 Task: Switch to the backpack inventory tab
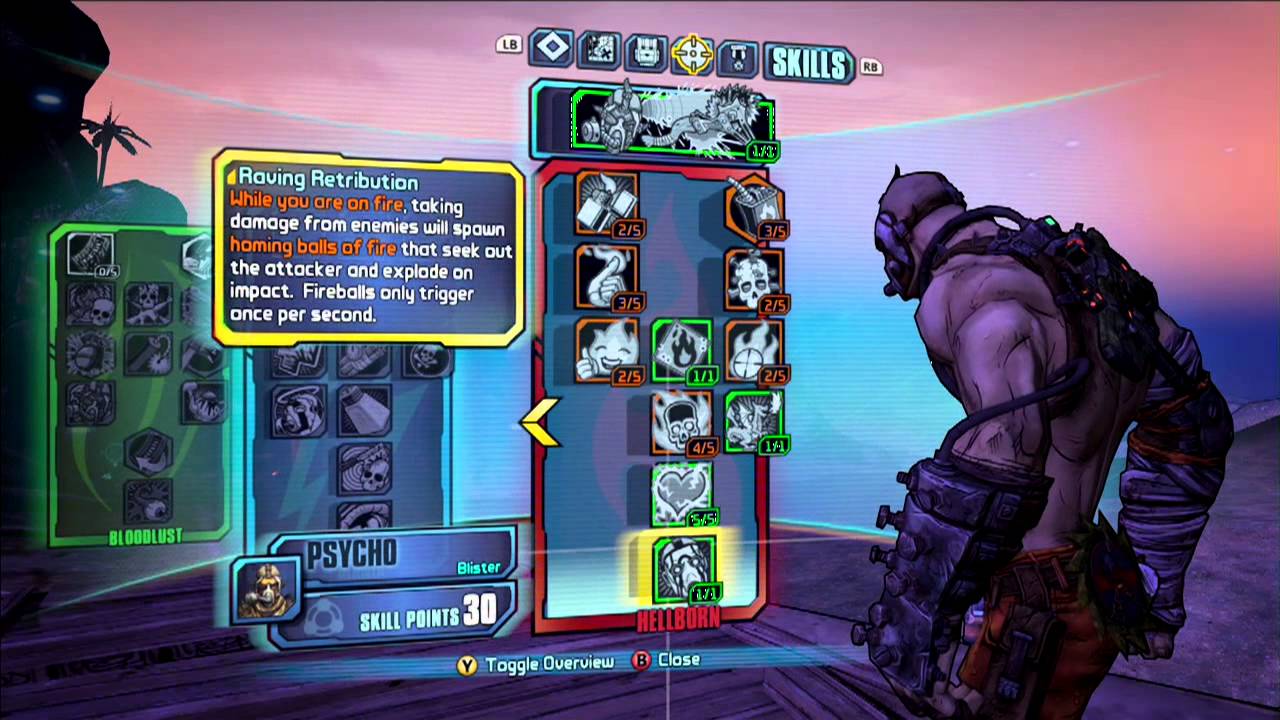[x=645, y=54]
